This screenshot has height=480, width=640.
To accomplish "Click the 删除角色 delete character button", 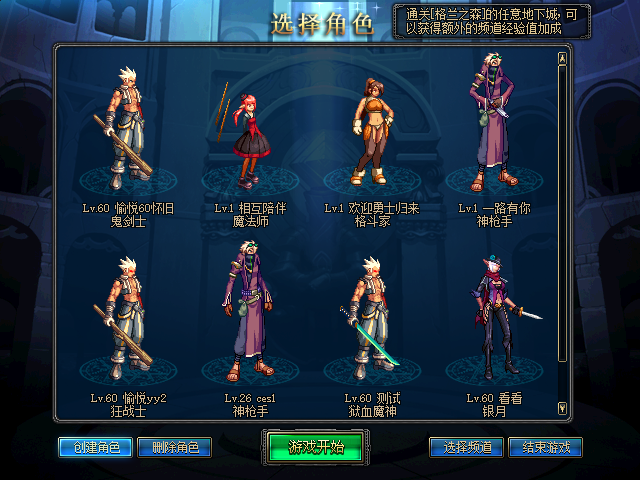I will tap(173, 447).
